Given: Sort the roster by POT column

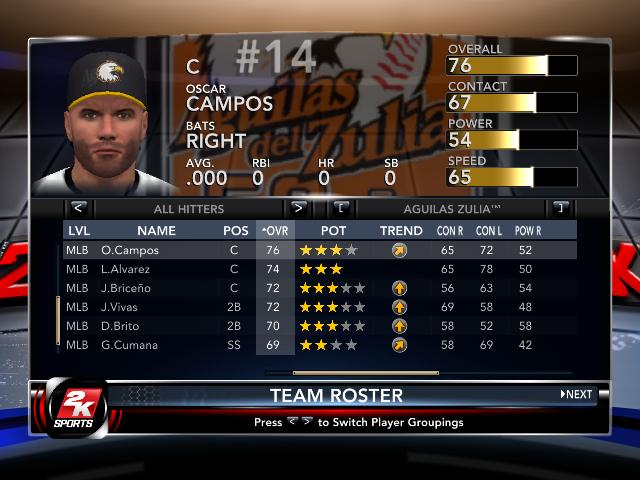Looking at the screenshot, I should (x=334, y=230).
